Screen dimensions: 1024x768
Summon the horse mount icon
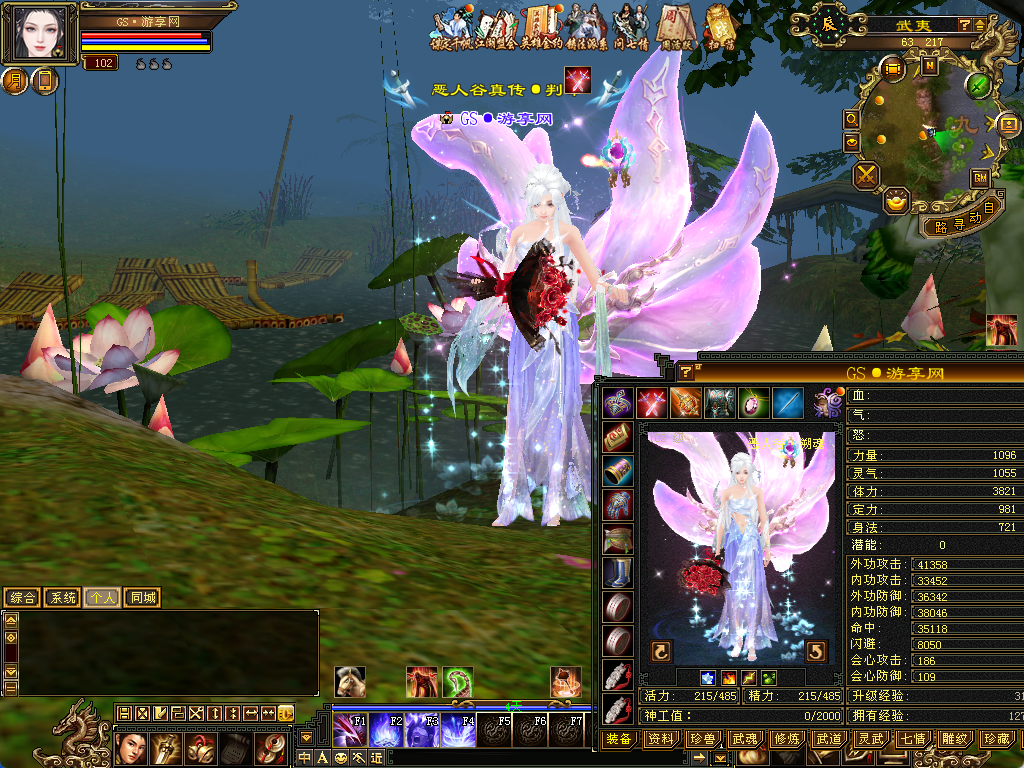click(x=349, y=682)
